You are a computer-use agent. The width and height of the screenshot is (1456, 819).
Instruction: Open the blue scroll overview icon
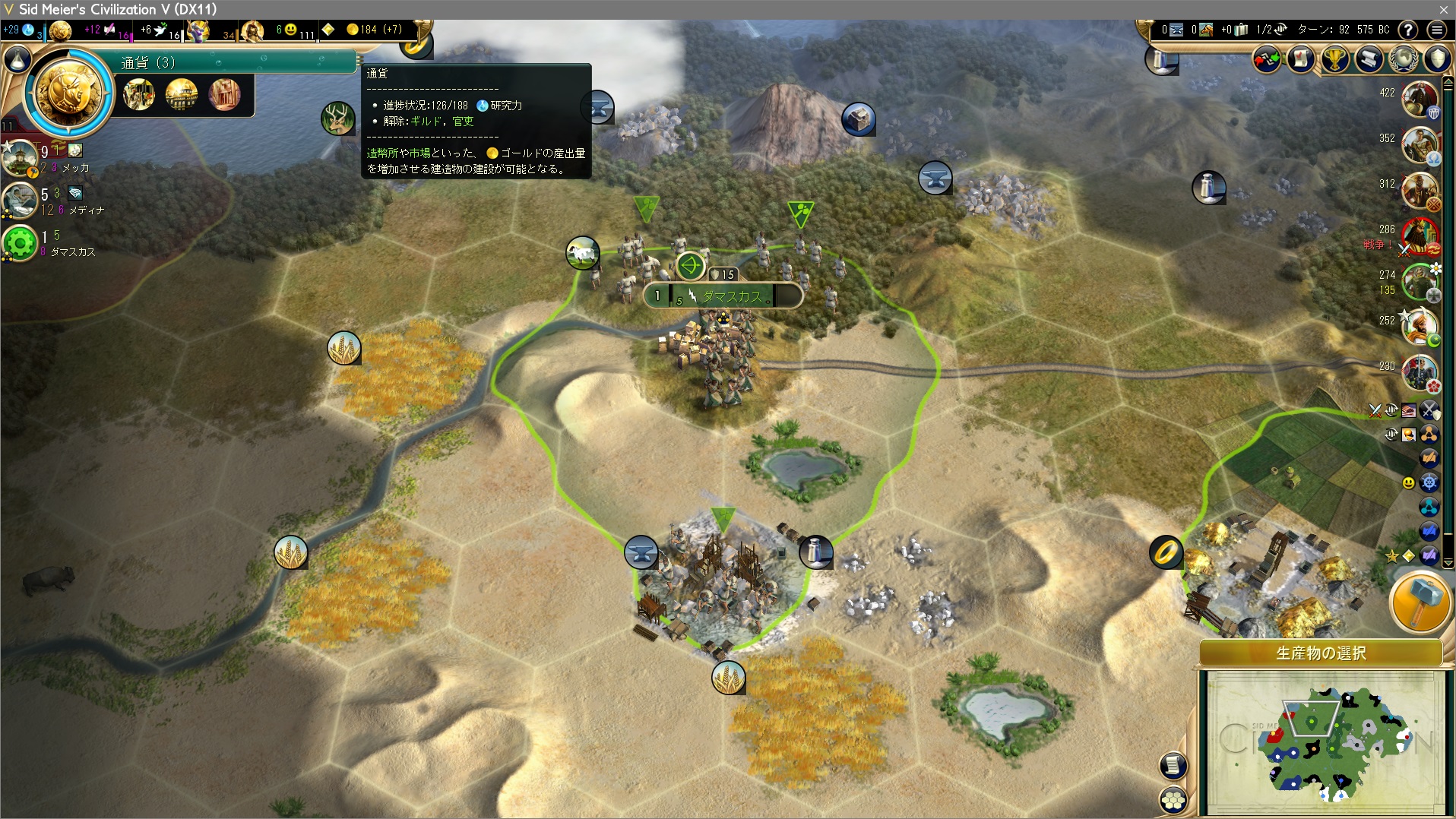pos(1369,58)
